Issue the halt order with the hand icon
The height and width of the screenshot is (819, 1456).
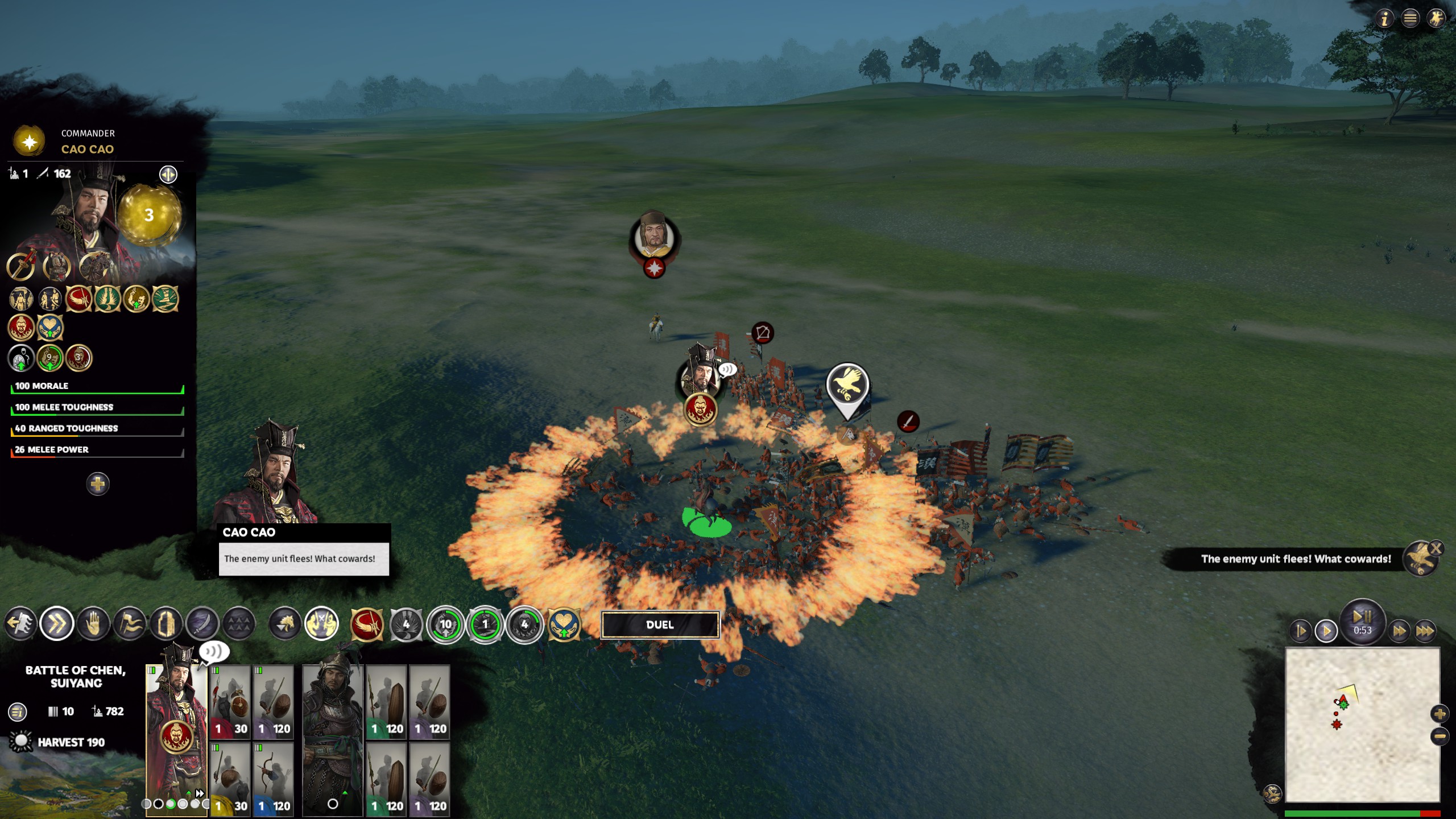[93, 624]
